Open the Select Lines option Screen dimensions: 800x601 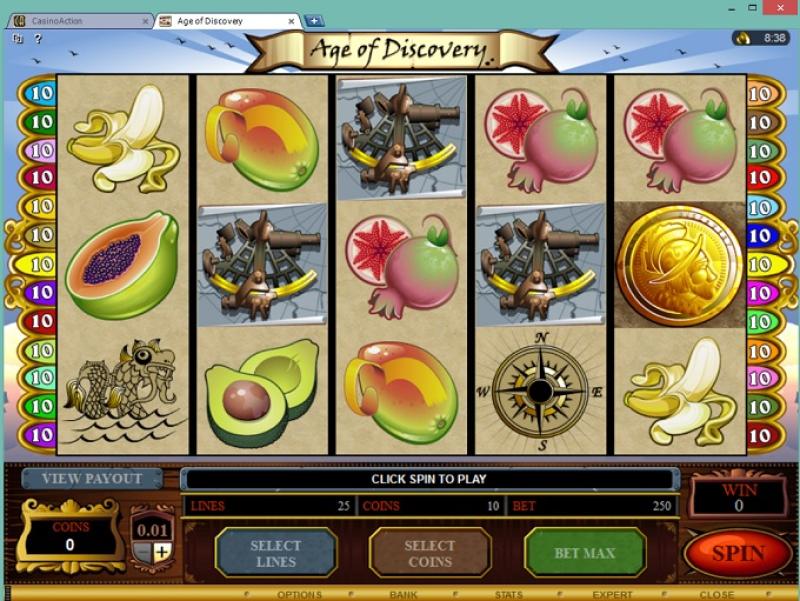275,553
